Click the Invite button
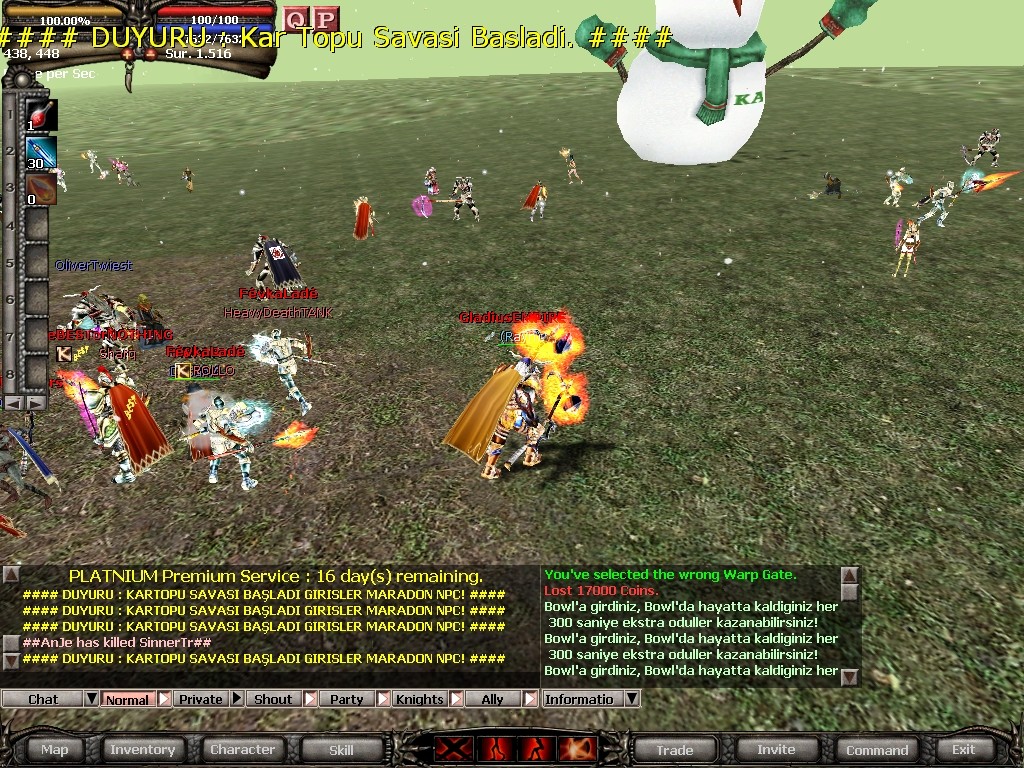The image size is (1024, 768). [x=776, y=749]
